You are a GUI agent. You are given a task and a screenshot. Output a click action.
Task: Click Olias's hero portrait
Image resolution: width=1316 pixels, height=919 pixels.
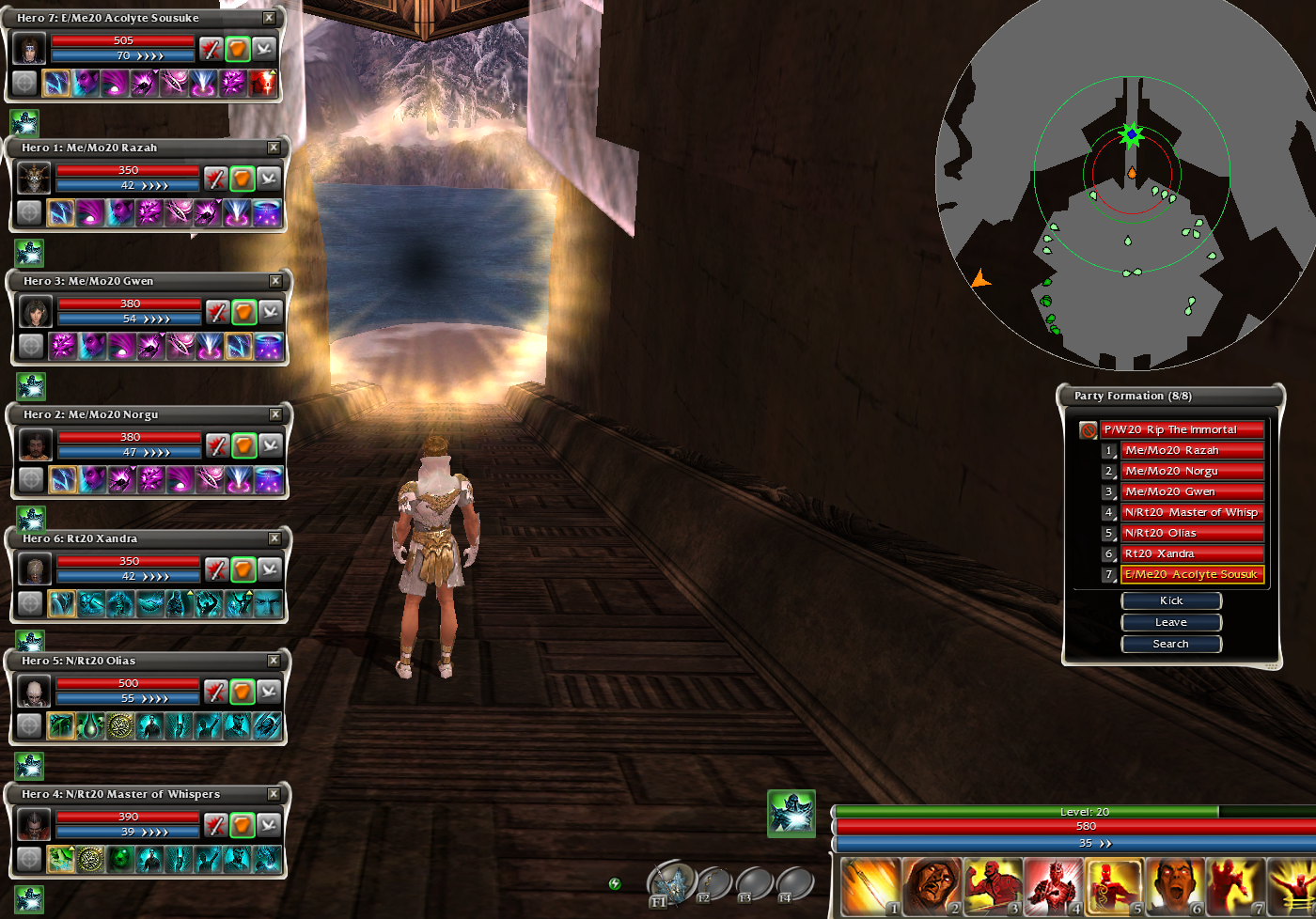click(35, 693)
